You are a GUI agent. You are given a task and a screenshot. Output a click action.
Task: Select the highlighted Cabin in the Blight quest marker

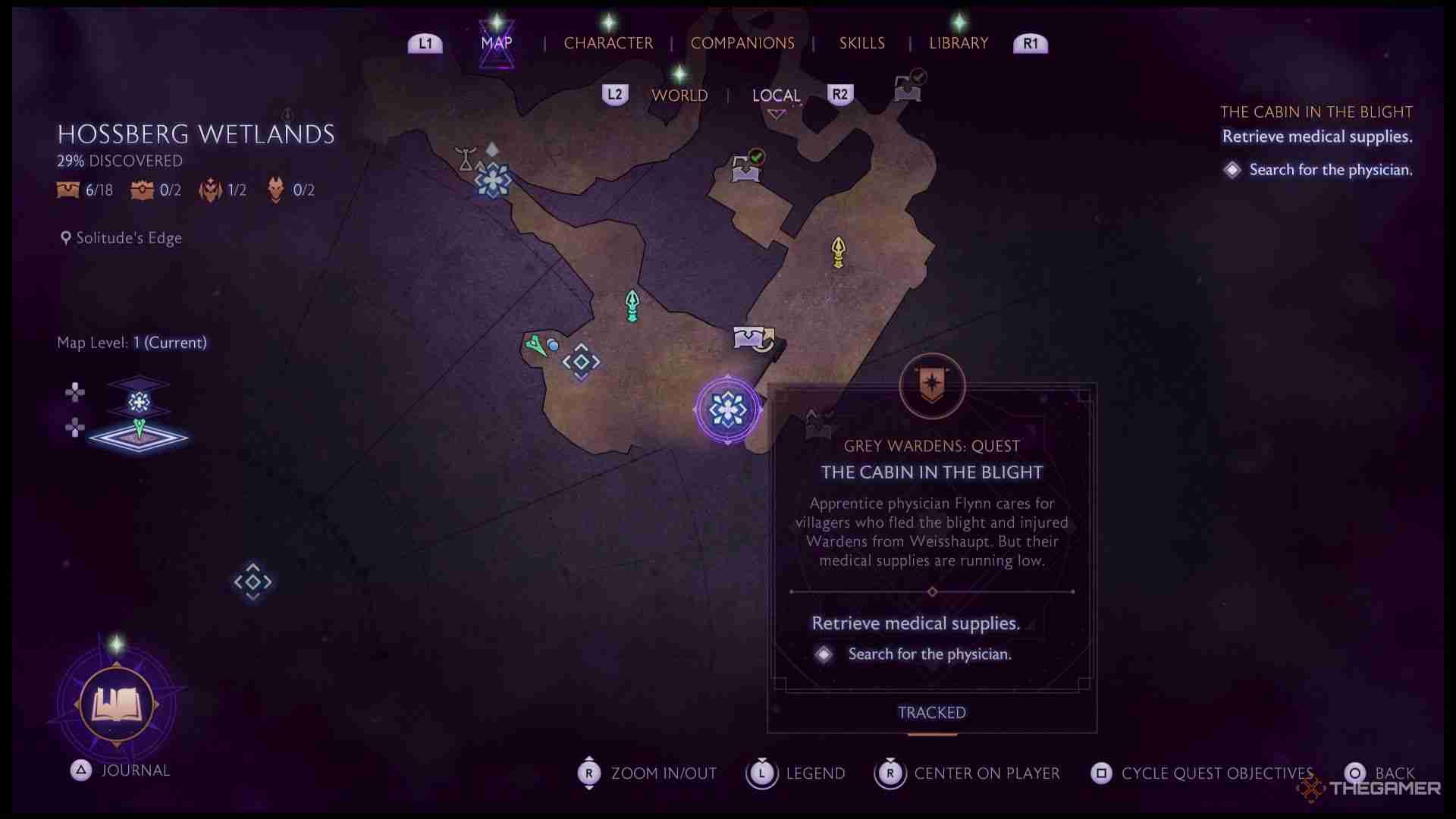tap(727, 409)
